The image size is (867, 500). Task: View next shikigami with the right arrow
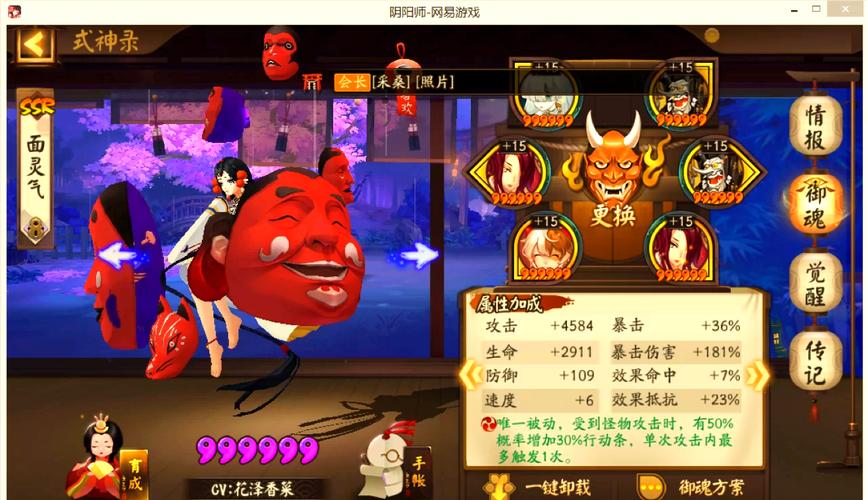pos(419,255)
